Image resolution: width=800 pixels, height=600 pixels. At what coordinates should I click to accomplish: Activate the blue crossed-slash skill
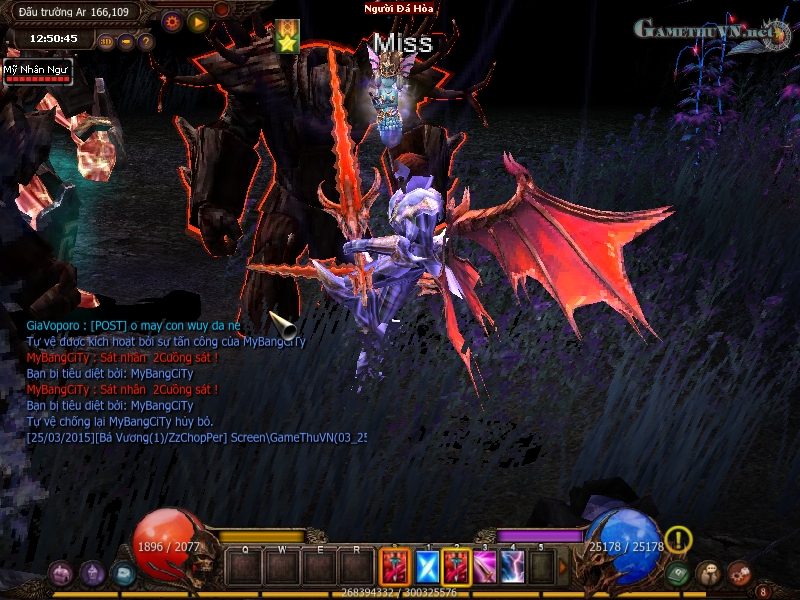tap(427, 568)
